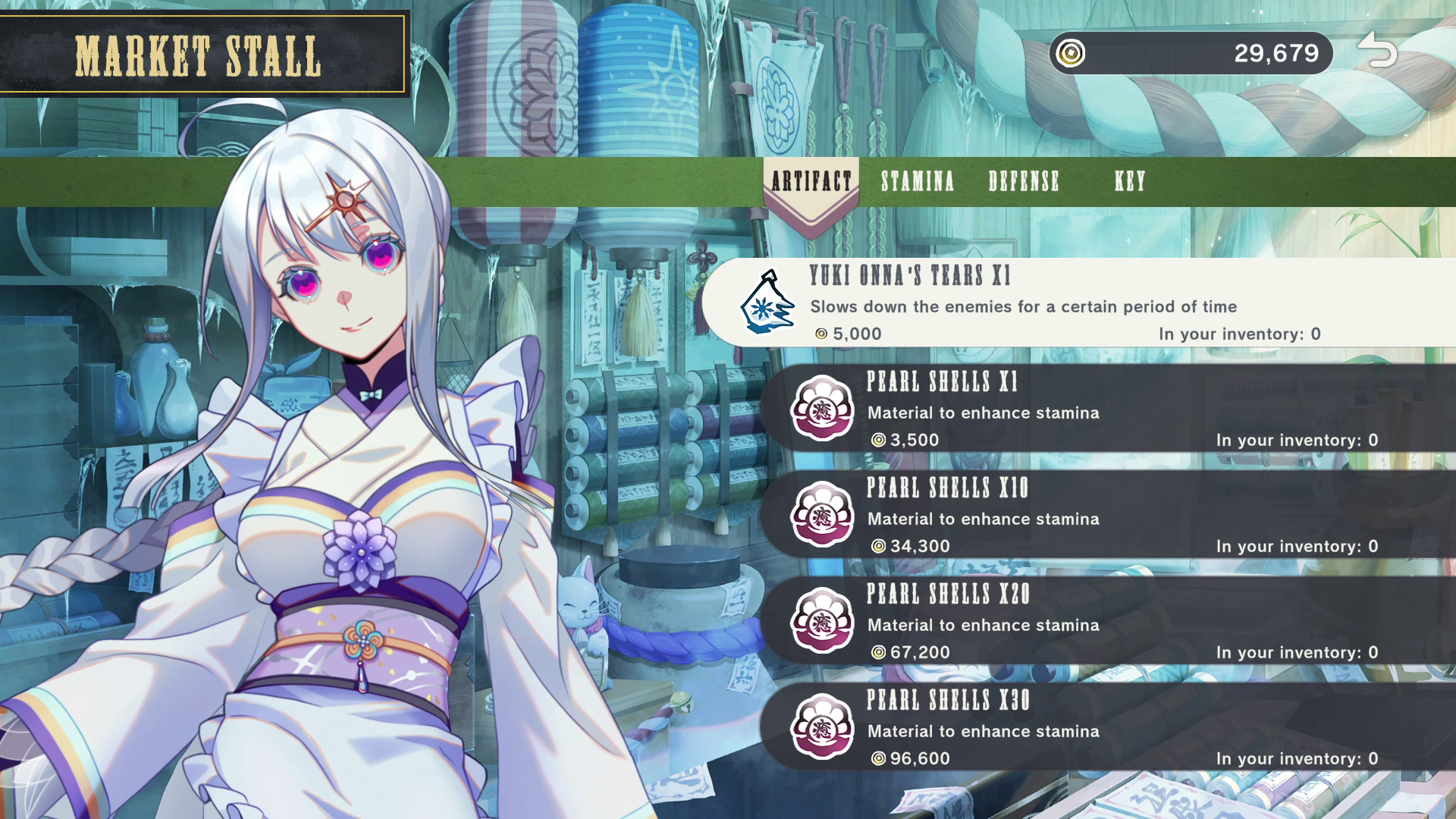Switch back to the Artifact tab
This screenshot has width=1456, height=819.
tap(810, 182)
